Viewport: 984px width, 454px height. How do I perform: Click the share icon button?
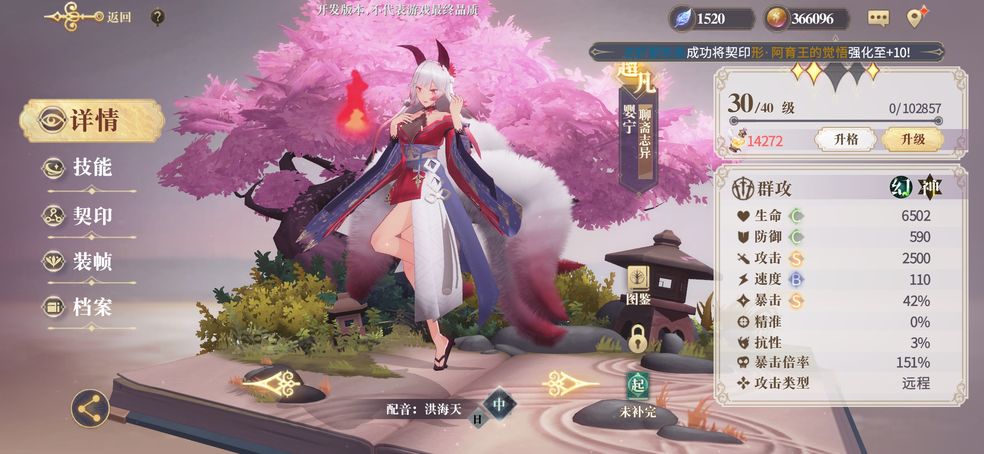pos(90,407)
